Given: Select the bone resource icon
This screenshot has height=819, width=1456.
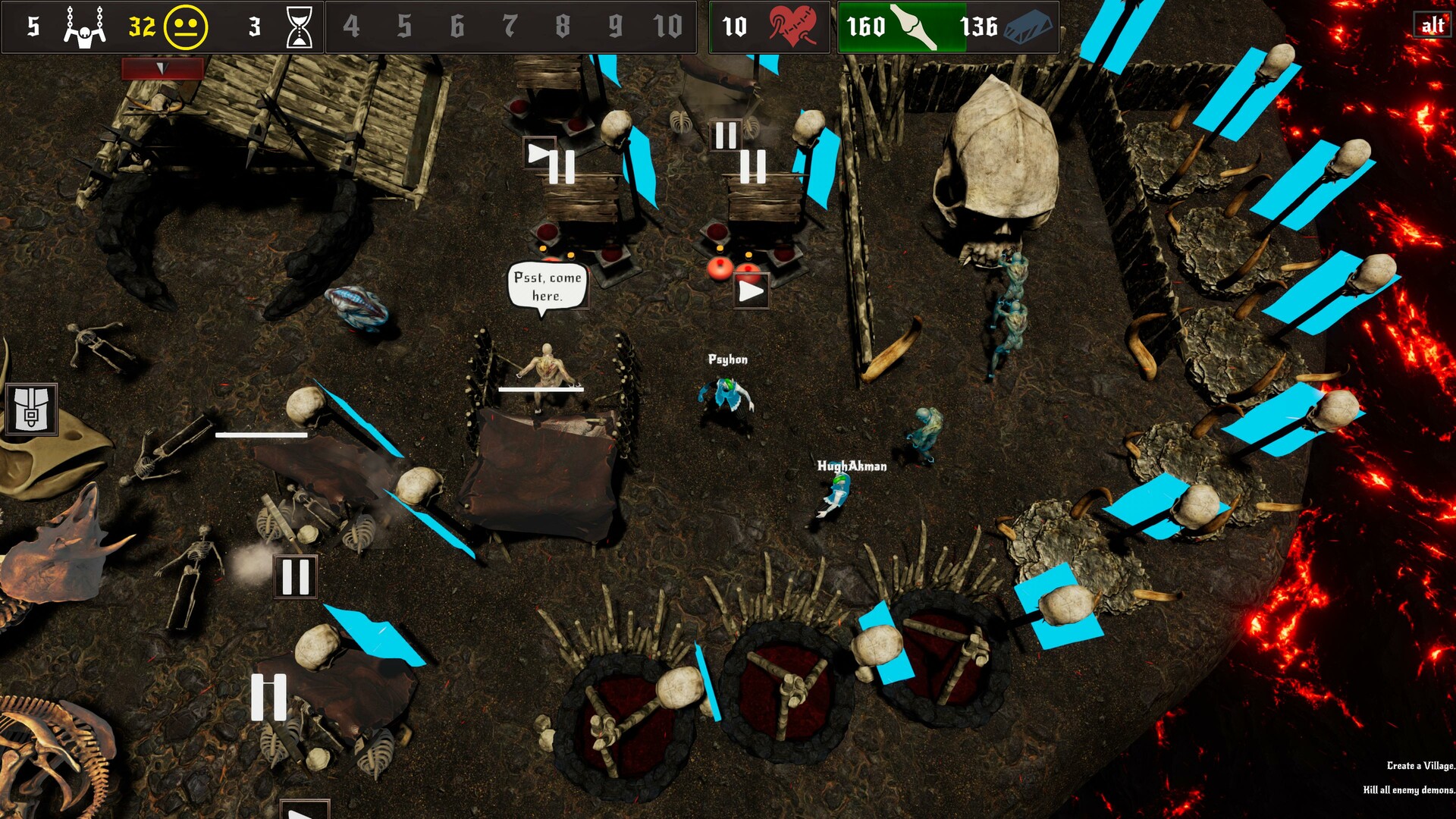Looking at the screenshot, I should coord(916,25).
